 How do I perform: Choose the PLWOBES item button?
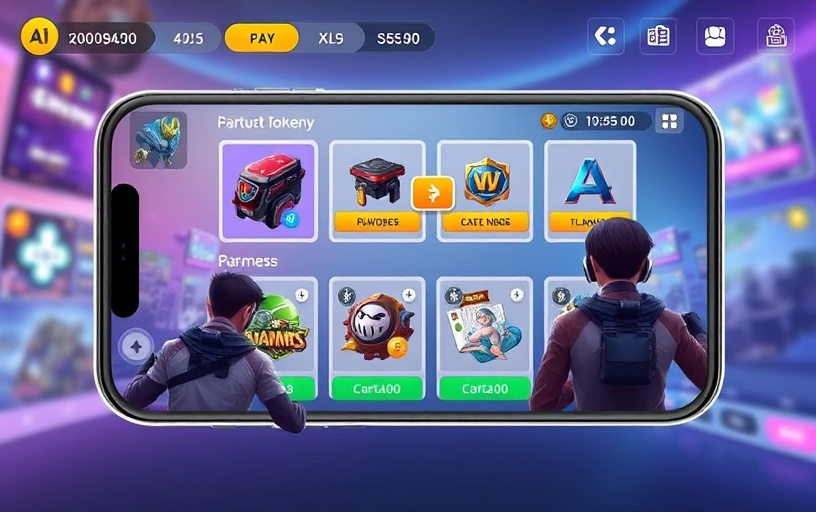point(377,222)
